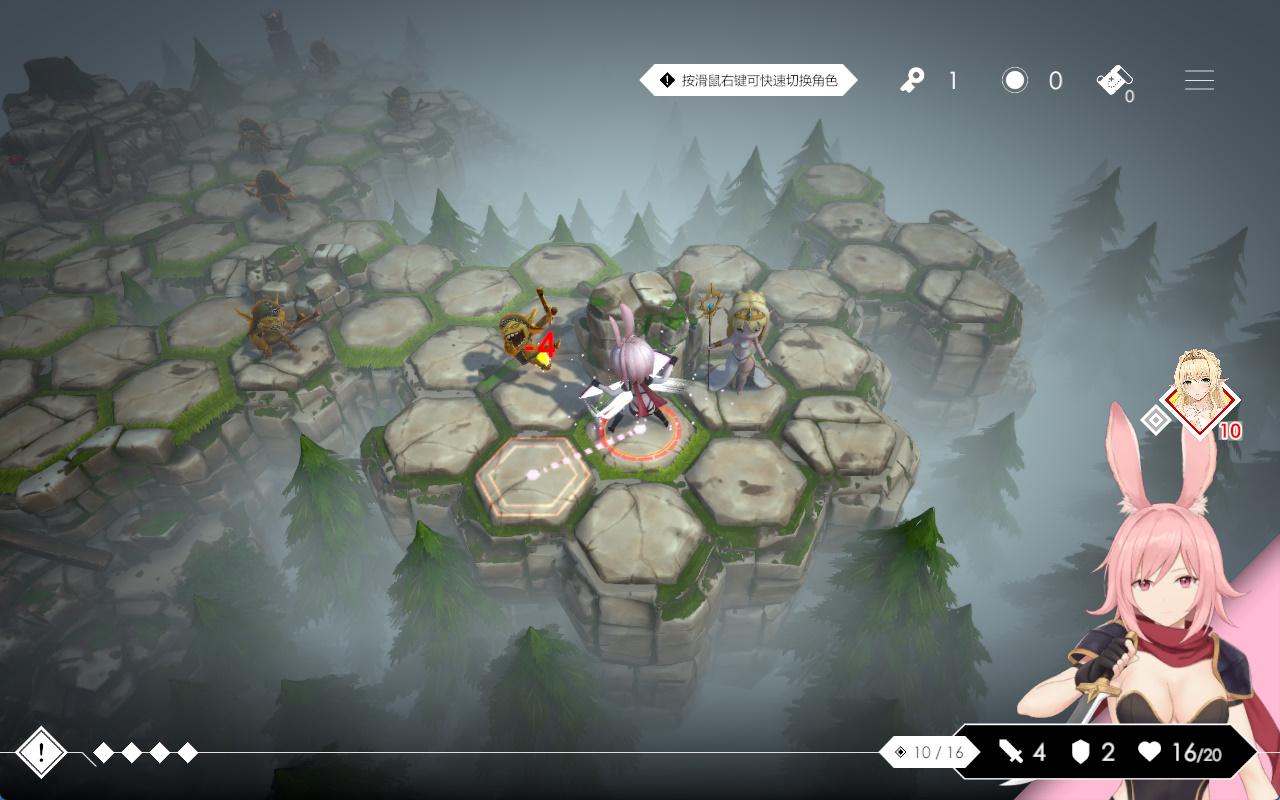The width and height of the screenshot is (1280, 800).
Task: Click the key counter icon
Action: coord(912,81)
